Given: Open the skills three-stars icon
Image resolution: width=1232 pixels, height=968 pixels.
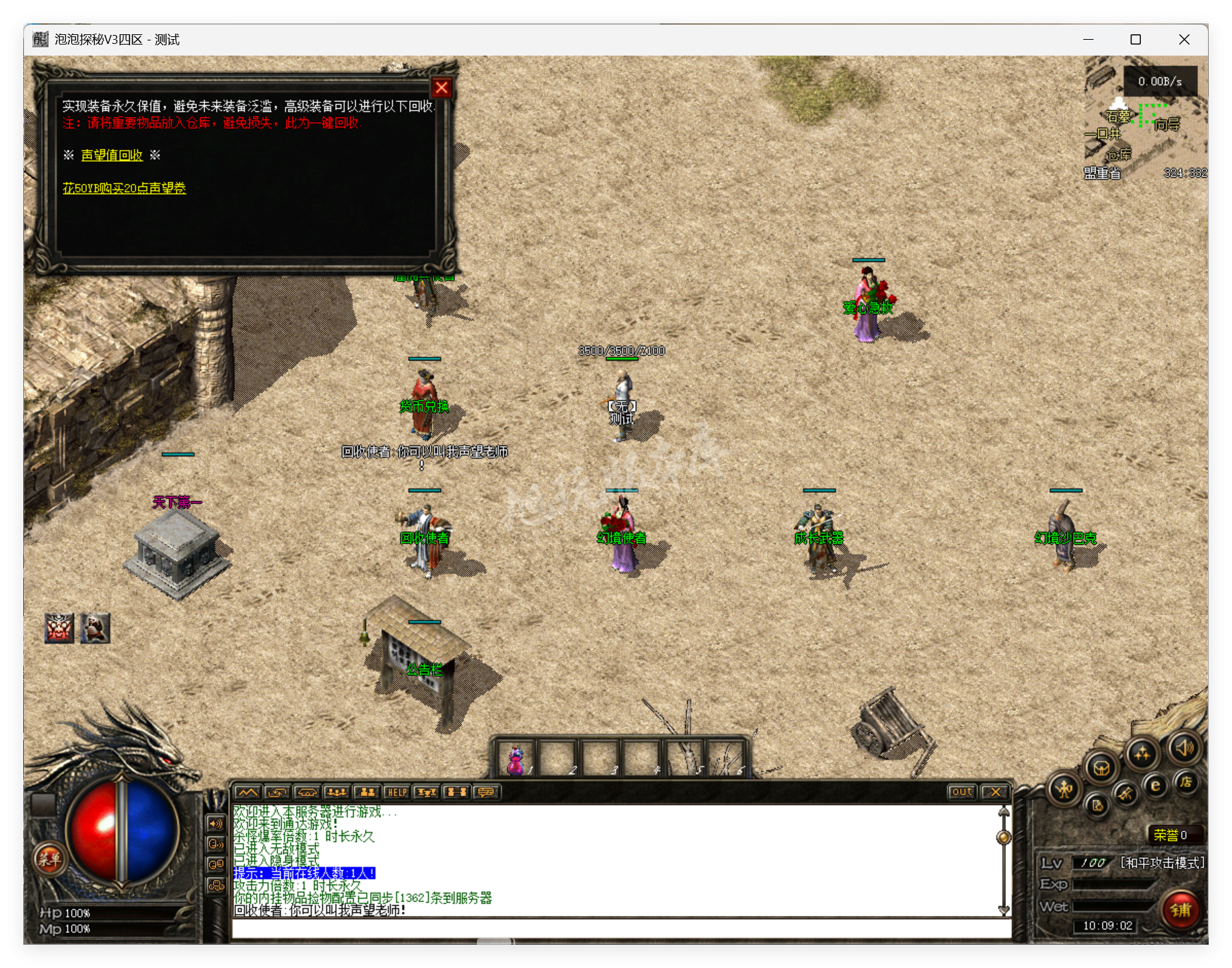Looking at the screenshot, I should (x=1142, y=754).
